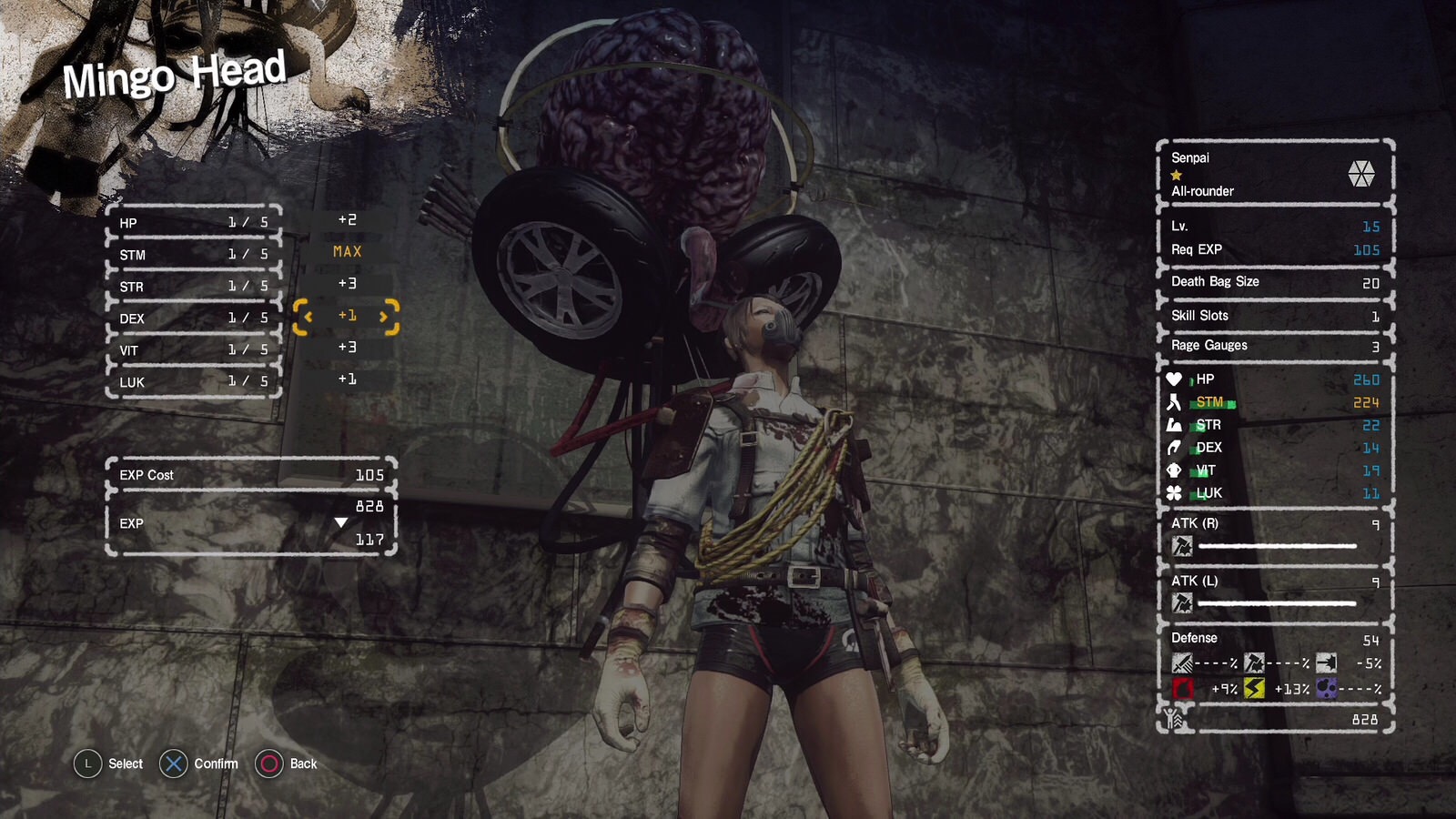Select the VIT upgrade row
The width and height of the screenshot is (1456, 819).
(193, 350)
